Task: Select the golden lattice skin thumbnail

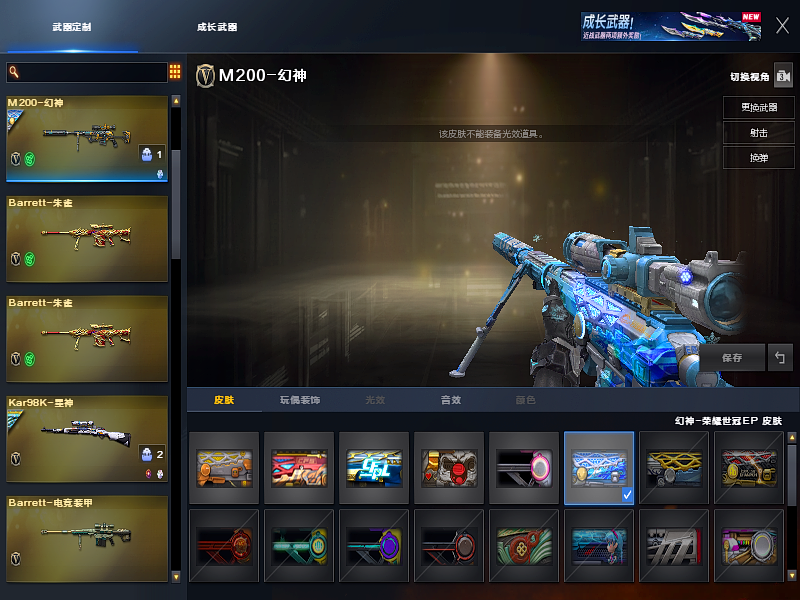Action: click(x=674, y=467)
